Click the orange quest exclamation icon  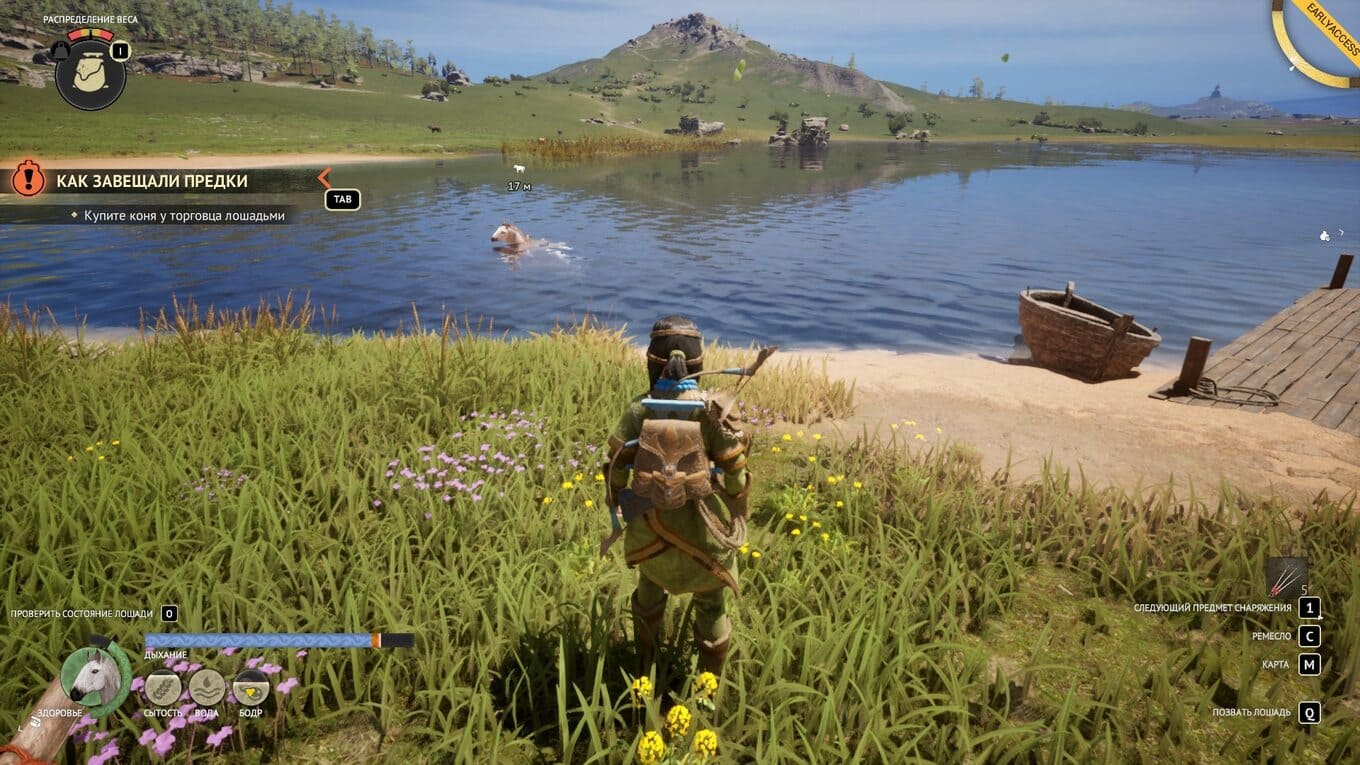point(28,179)
